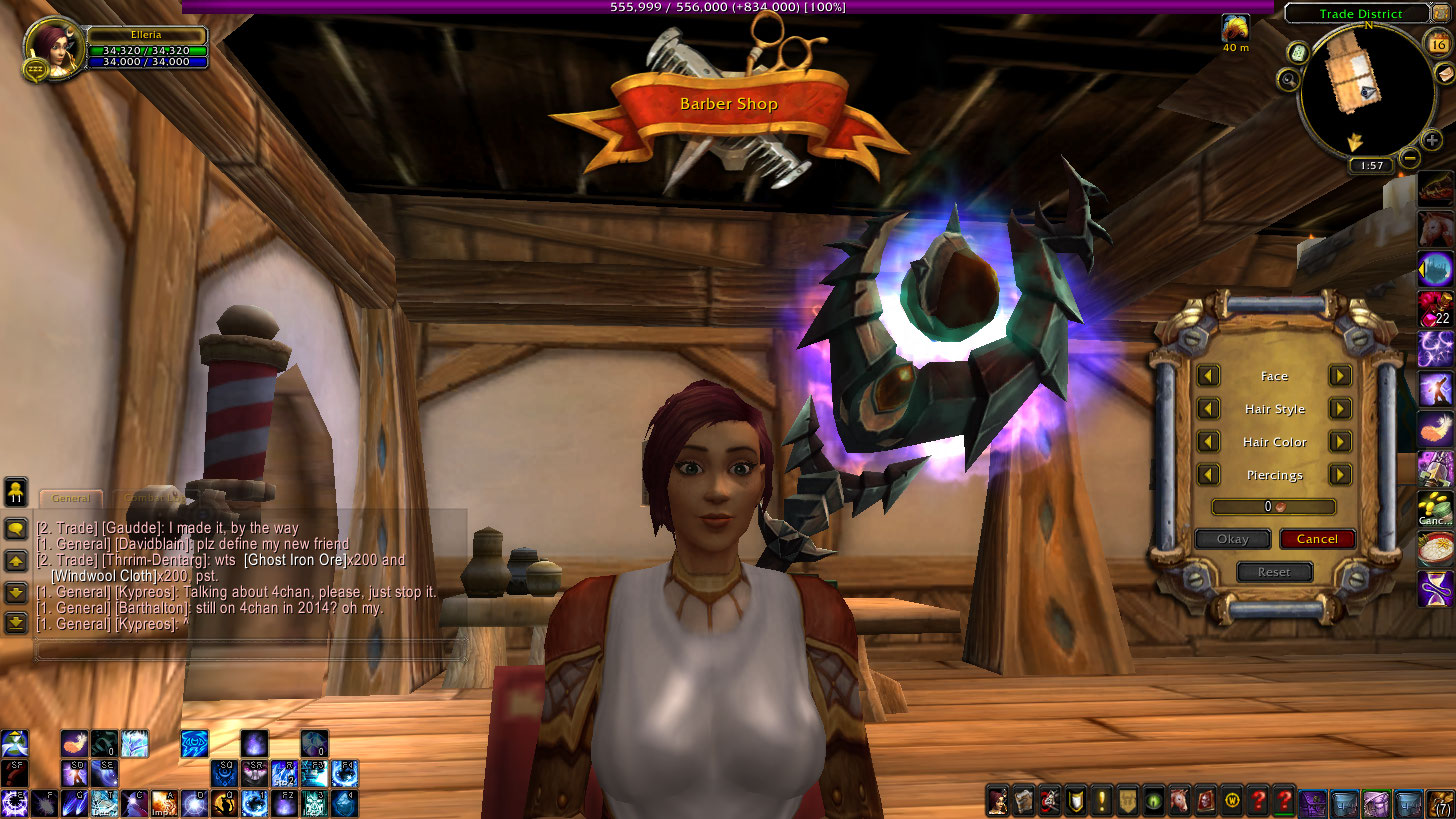Screen dimensions: 1456x819
Task: Switch to previous Piercings option
Action: (1209, 475)
